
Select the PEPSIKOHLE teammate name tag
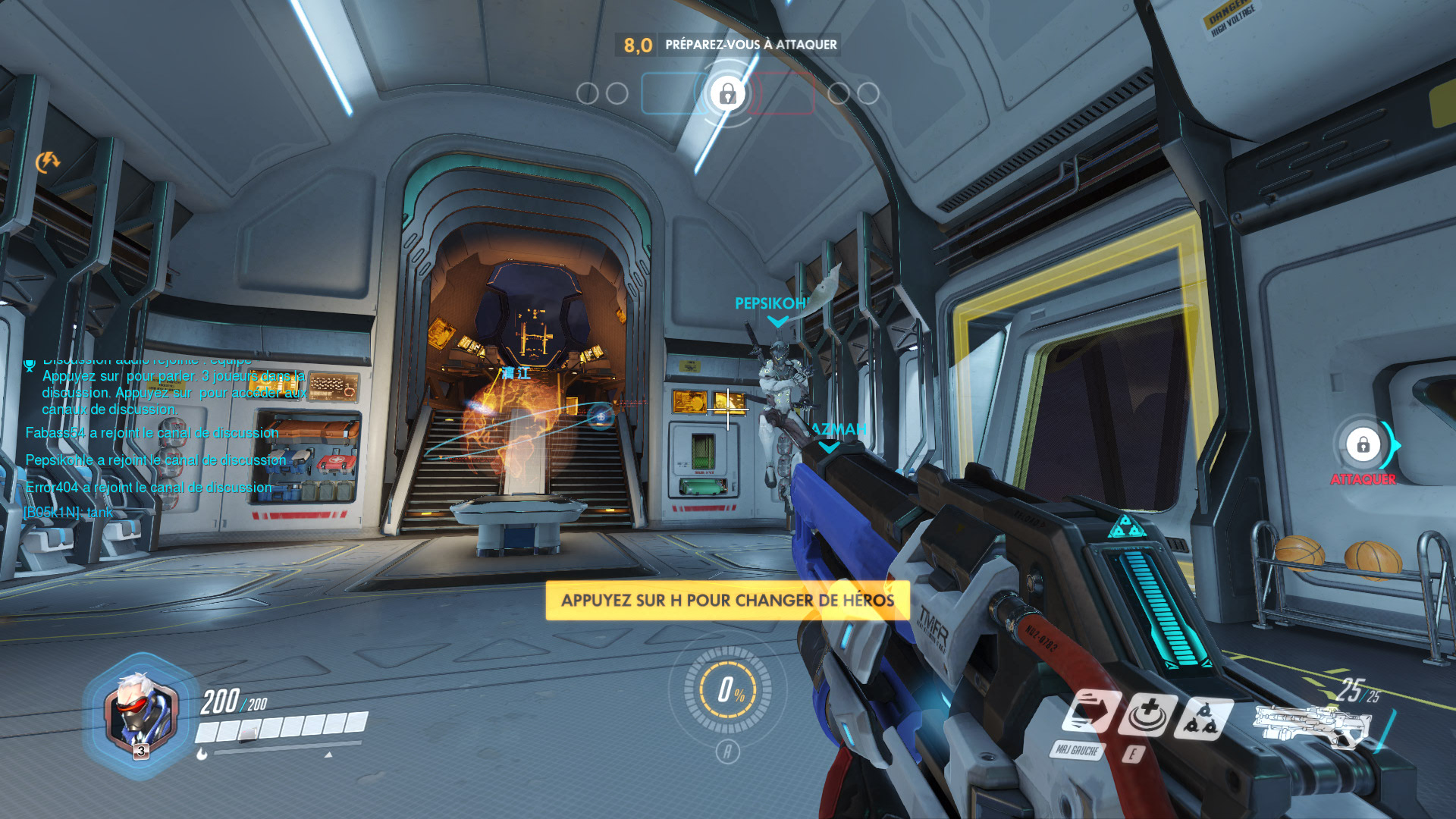[x=770, y=304]
